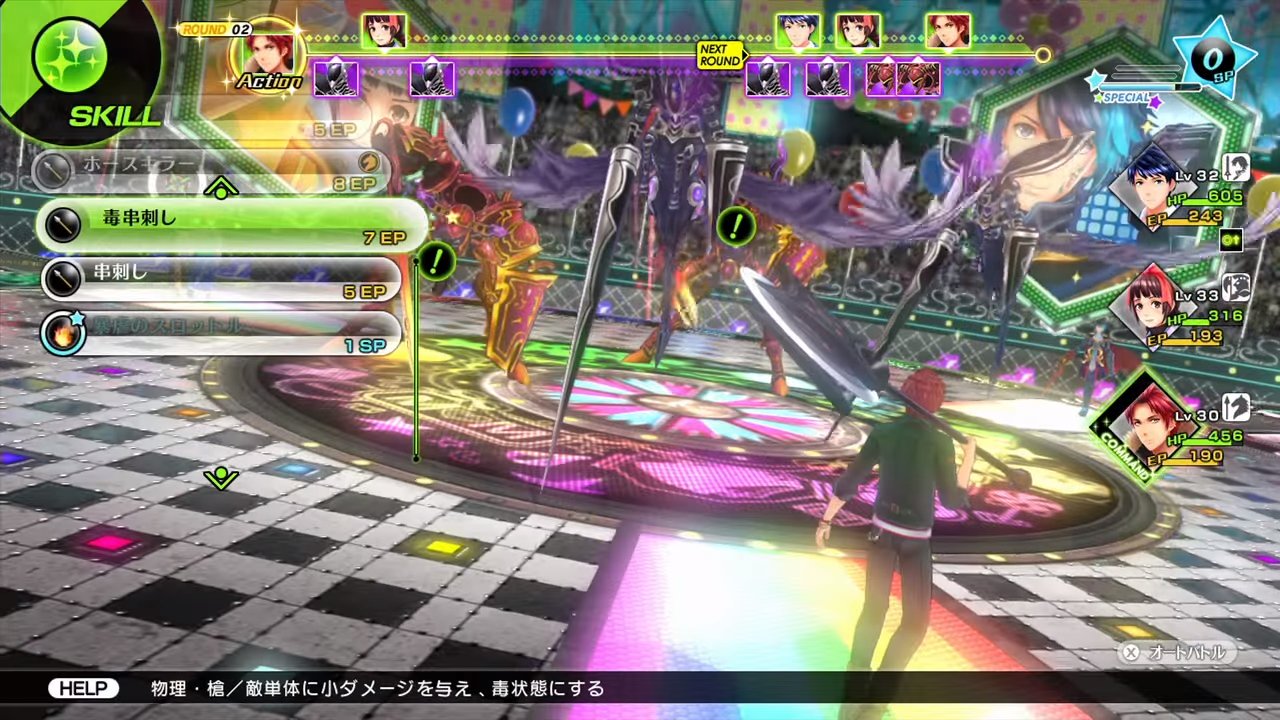Click the green session arrow between party panels
This screenshot has width=1280, height=720.
pos(1231,241)
